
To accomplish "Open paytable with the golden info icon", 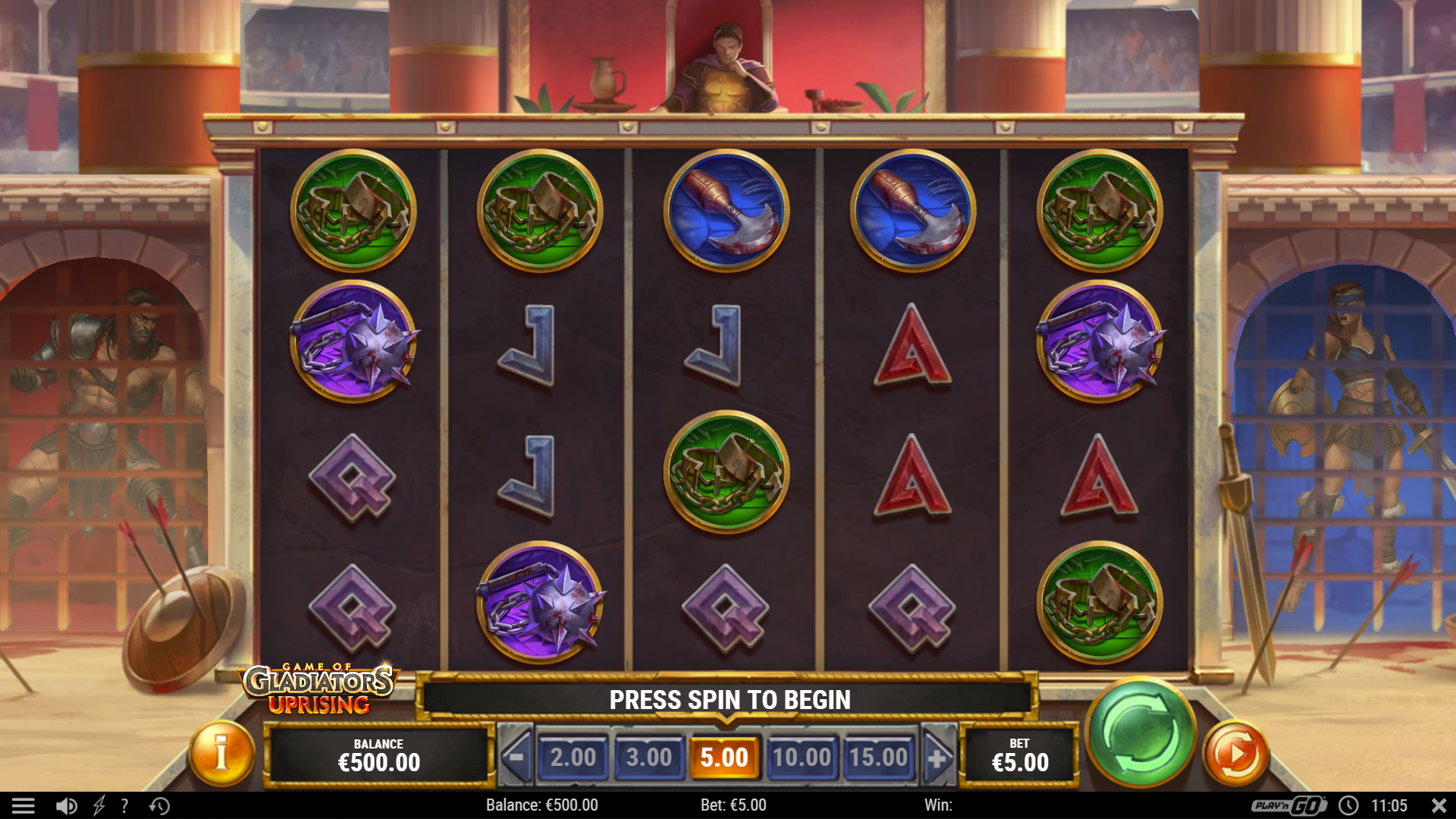I will point(219,755).
